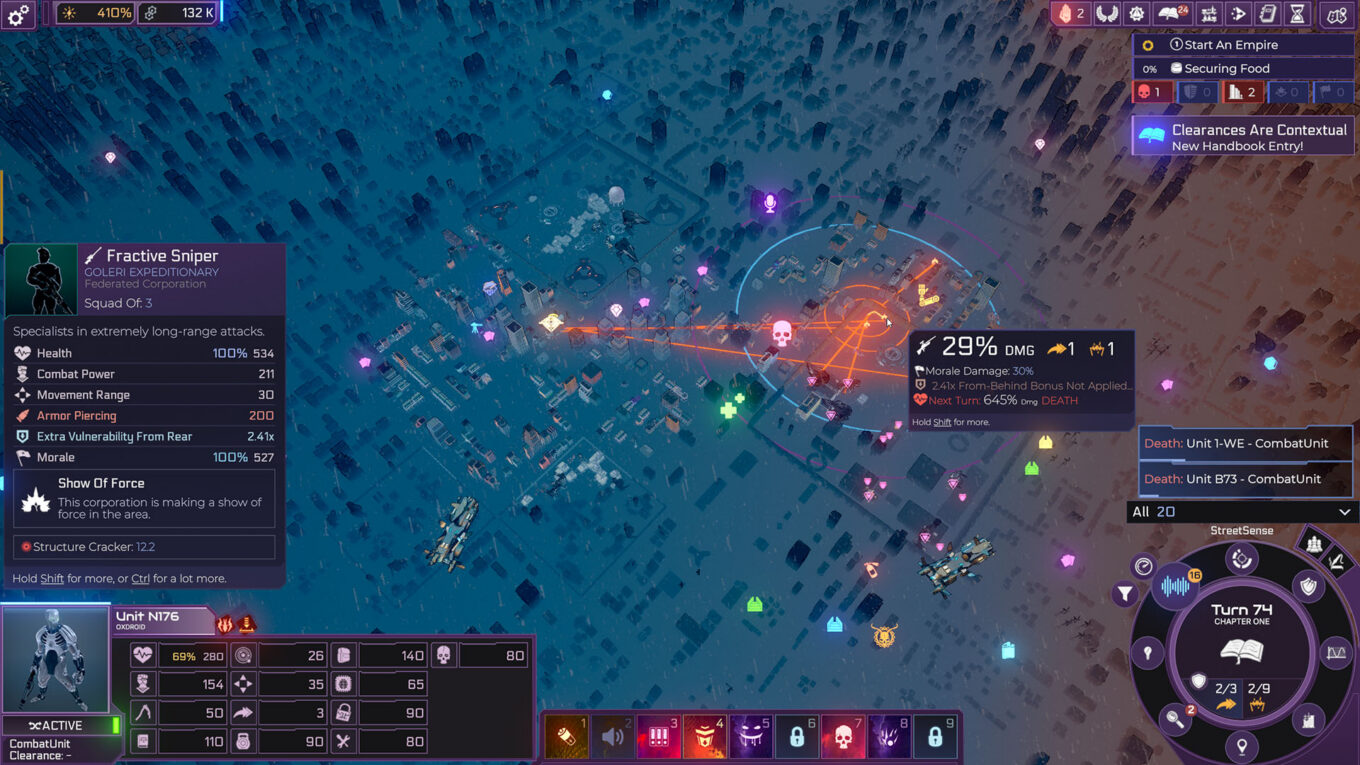Viewport: 1360px width, 765px height.
Task: Expand the All 20 dropdown in the log panel
Action: [x=1243, y=511]
